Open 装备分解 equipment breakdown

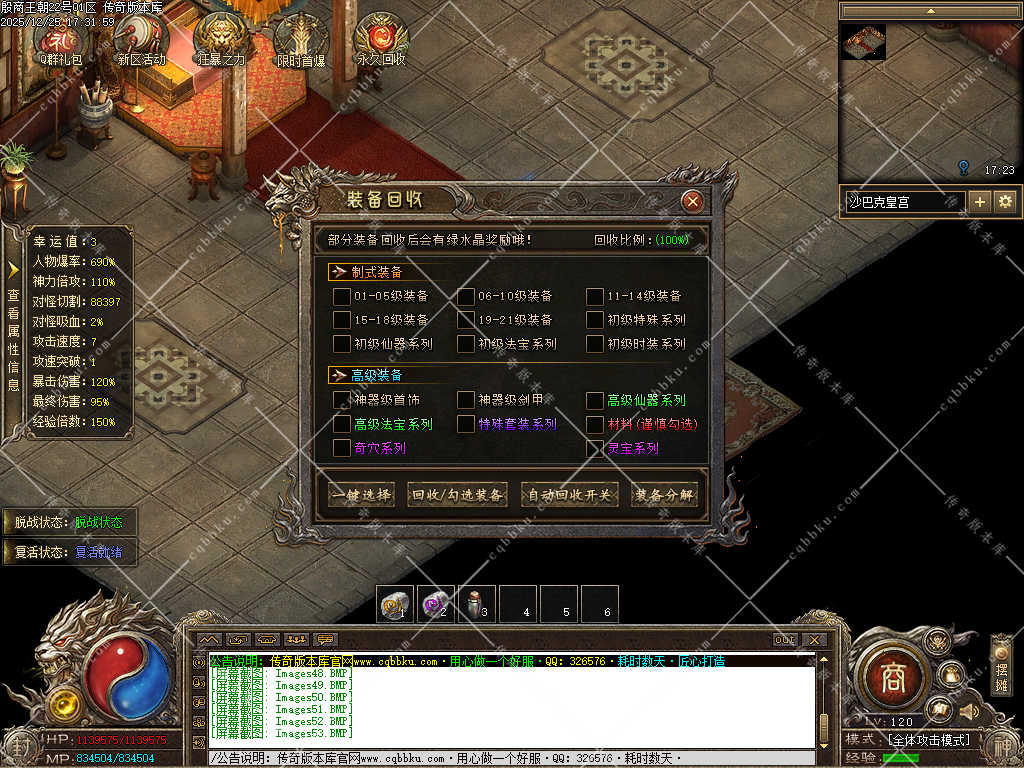[665, 495]
